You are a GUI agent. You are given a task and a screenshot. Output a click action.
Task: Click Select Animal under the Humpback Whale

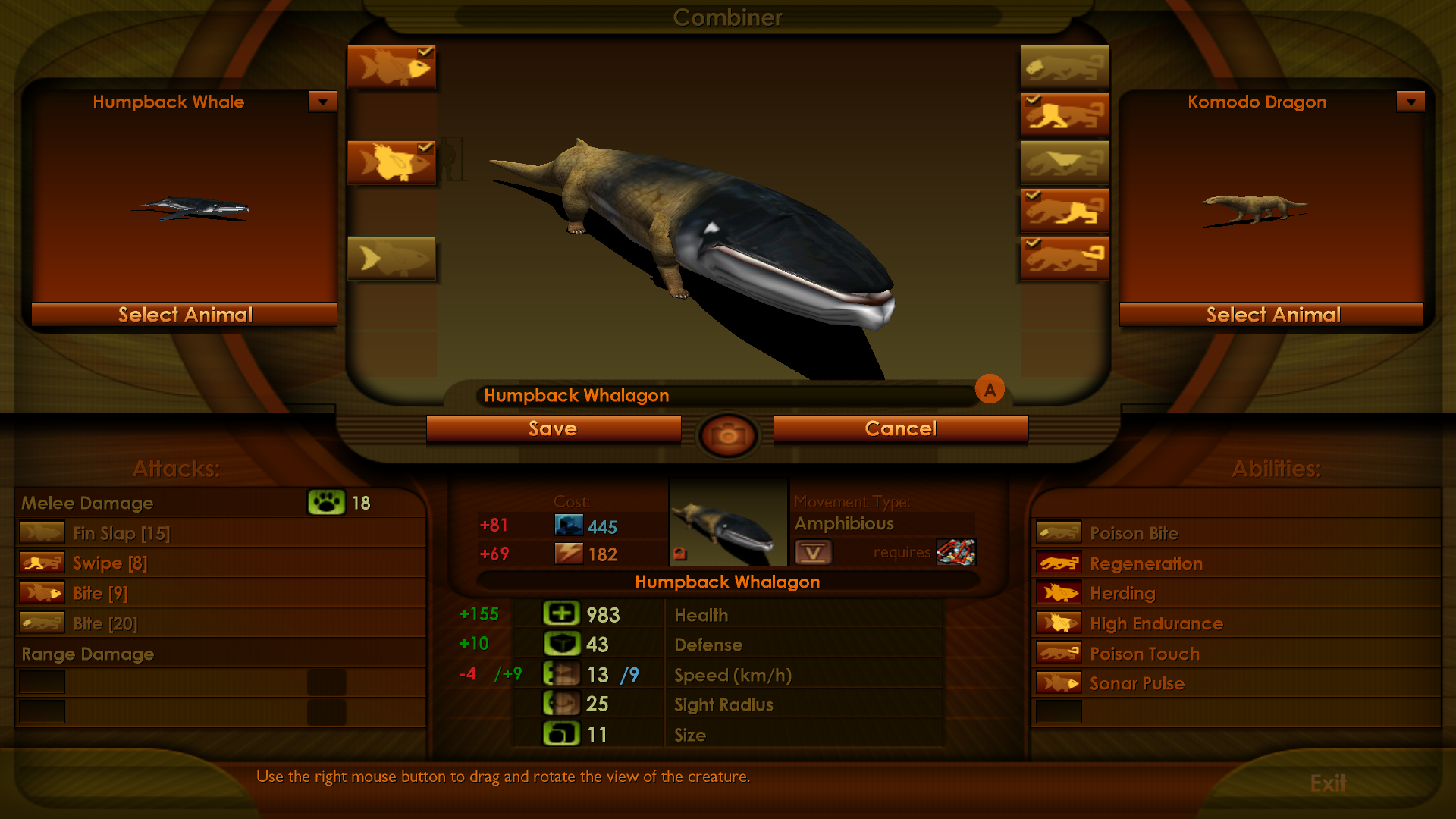coord(184,314)
